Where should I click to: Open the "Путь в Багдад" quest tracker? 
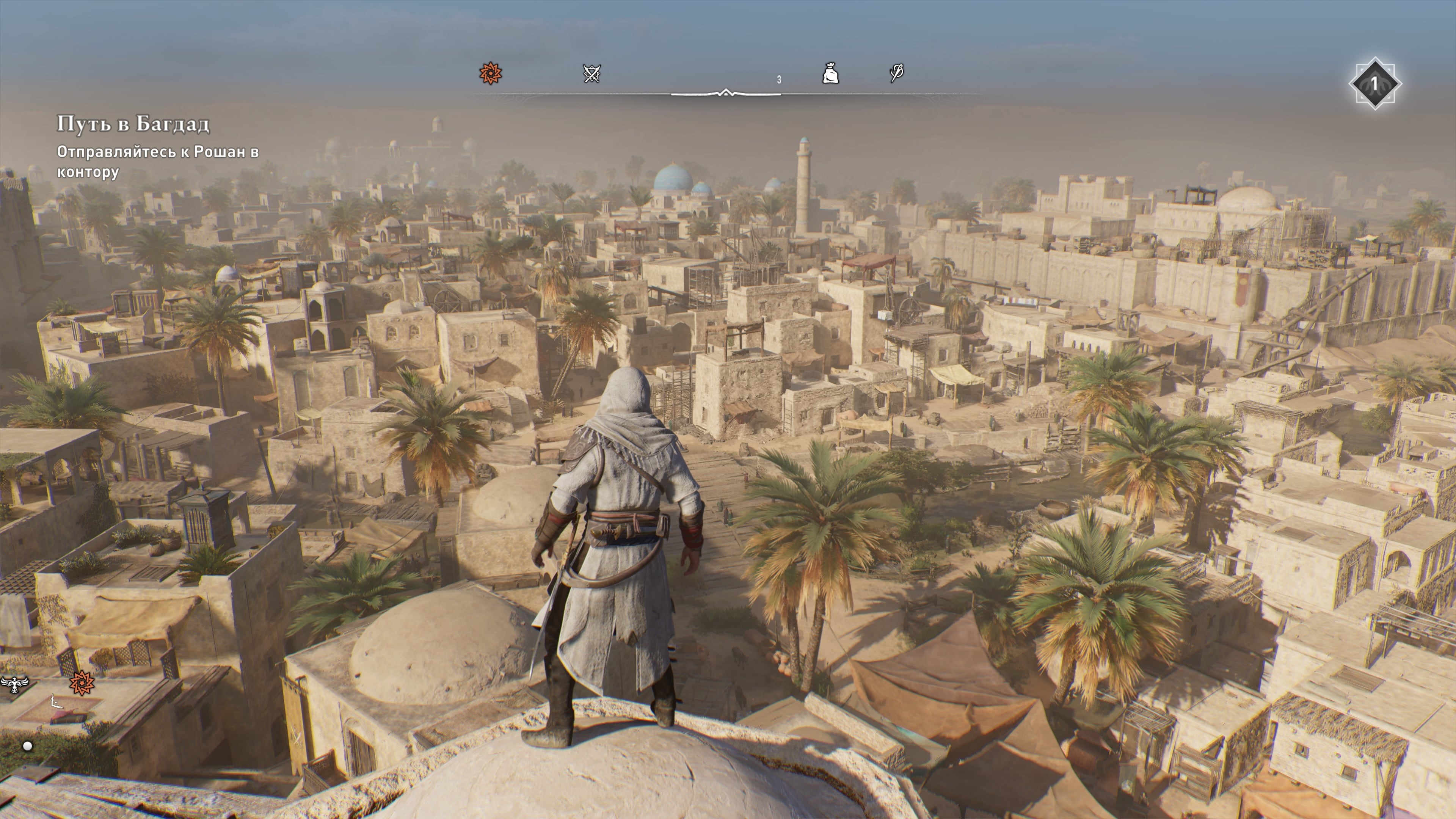coord(133,124)
